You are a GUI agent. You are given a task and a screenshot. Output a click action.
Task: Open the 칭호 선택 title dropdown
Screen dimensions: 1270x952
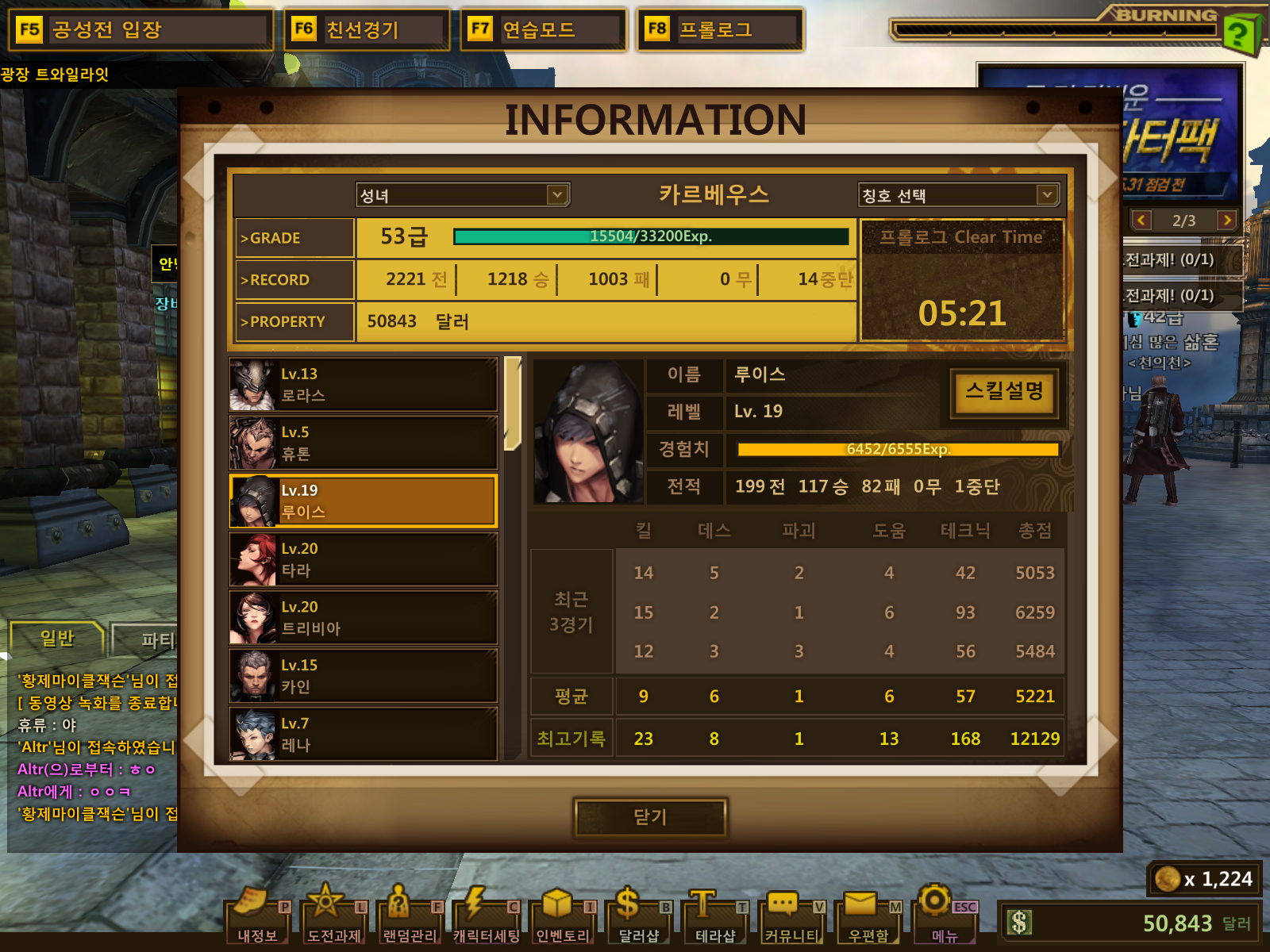tap(959, 195)
